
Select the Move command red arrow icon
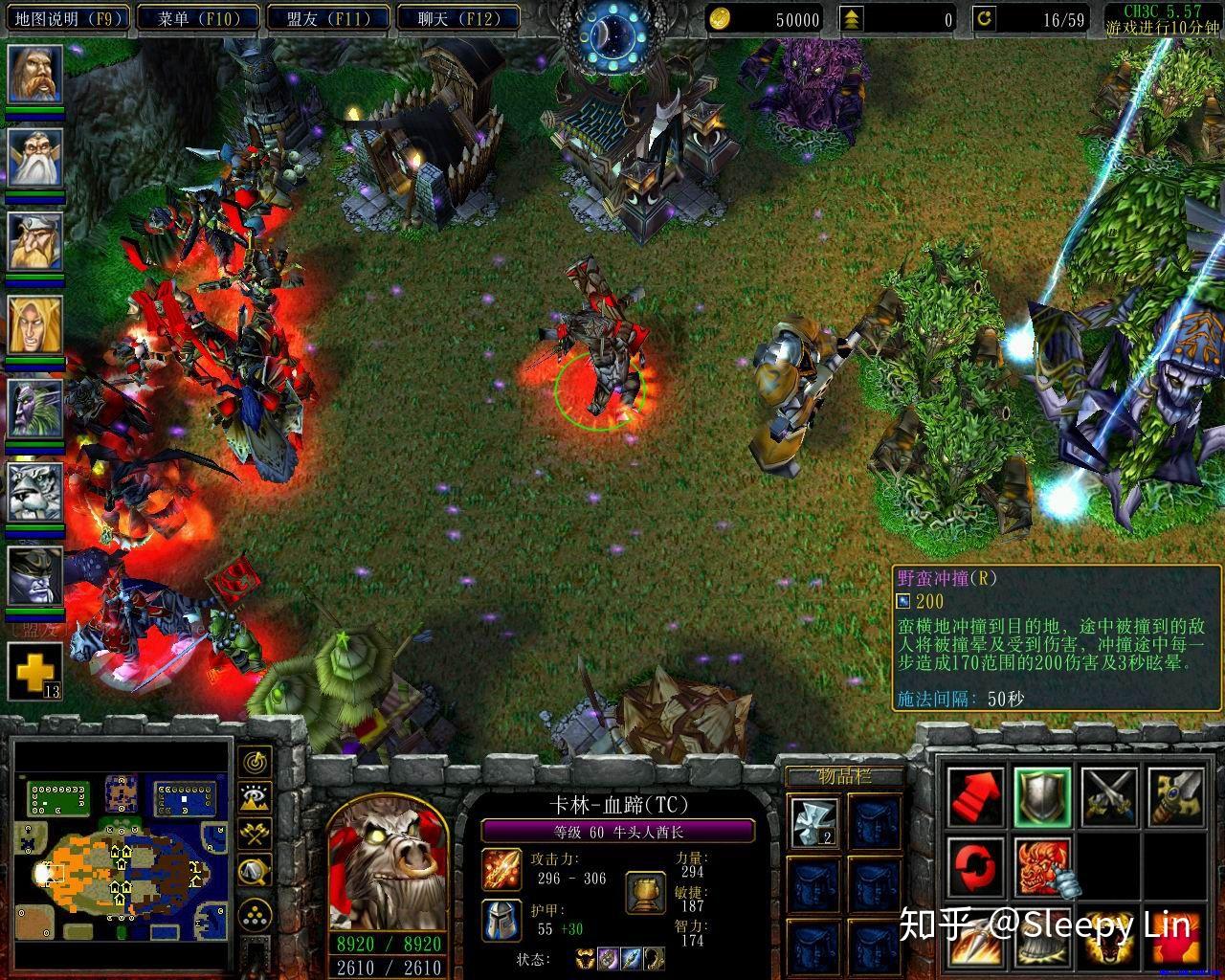coord(977,796)
